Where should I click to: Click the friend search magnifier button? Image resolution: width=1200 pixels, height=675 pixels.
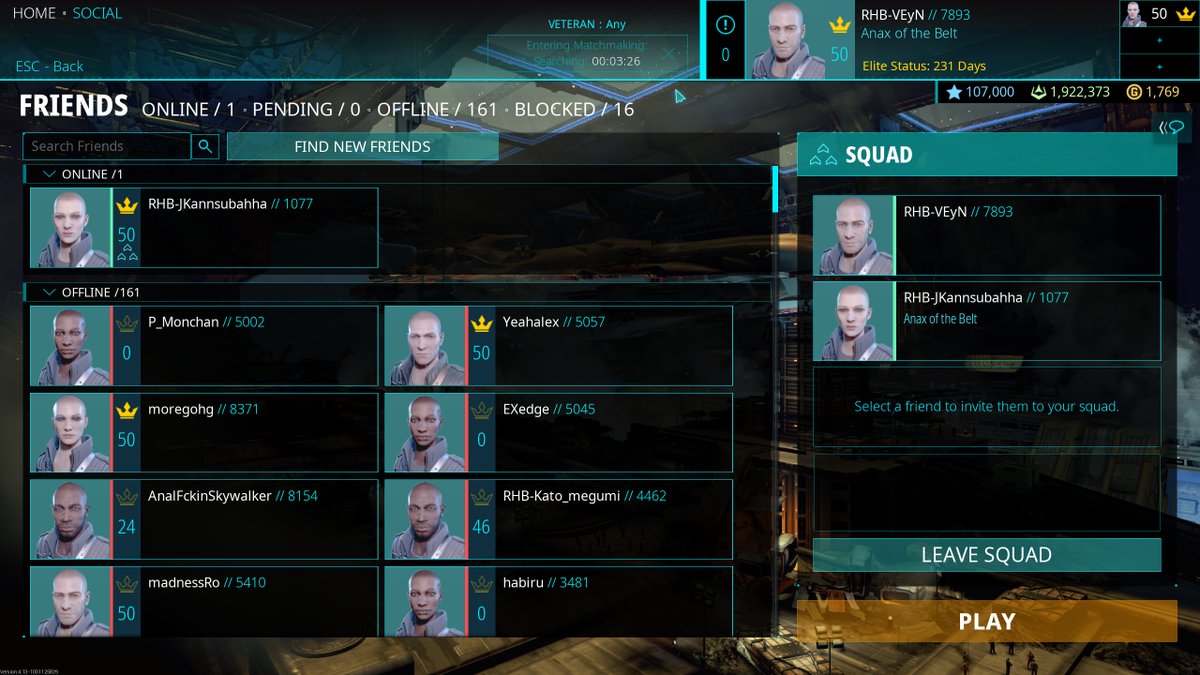[205, 146]
